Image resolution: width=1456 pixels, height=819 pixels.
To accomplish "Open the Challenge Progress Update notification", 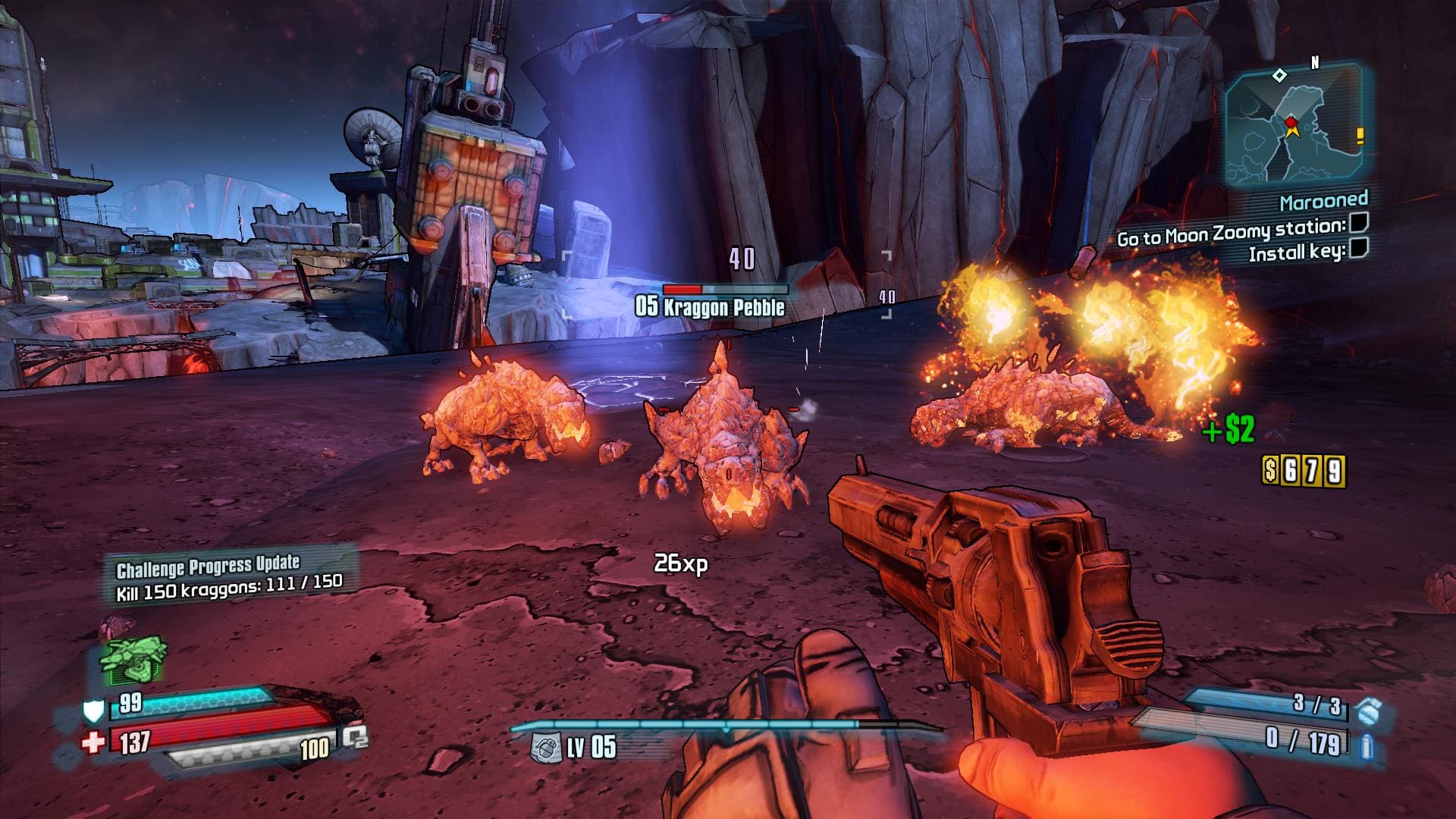I will click(229, 578).
